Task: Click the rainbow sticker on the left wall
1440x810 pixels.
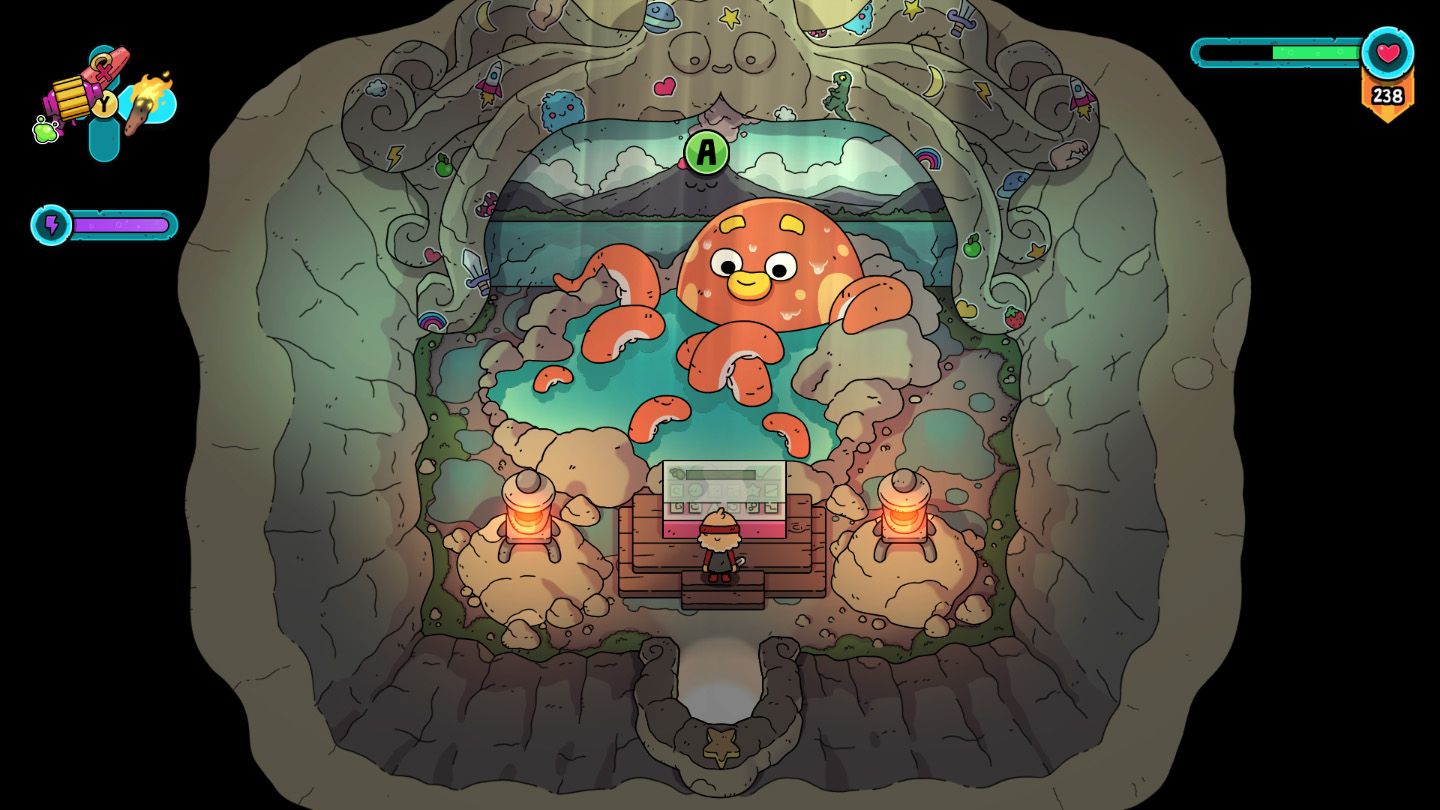Action: click(x=432, y=321)
